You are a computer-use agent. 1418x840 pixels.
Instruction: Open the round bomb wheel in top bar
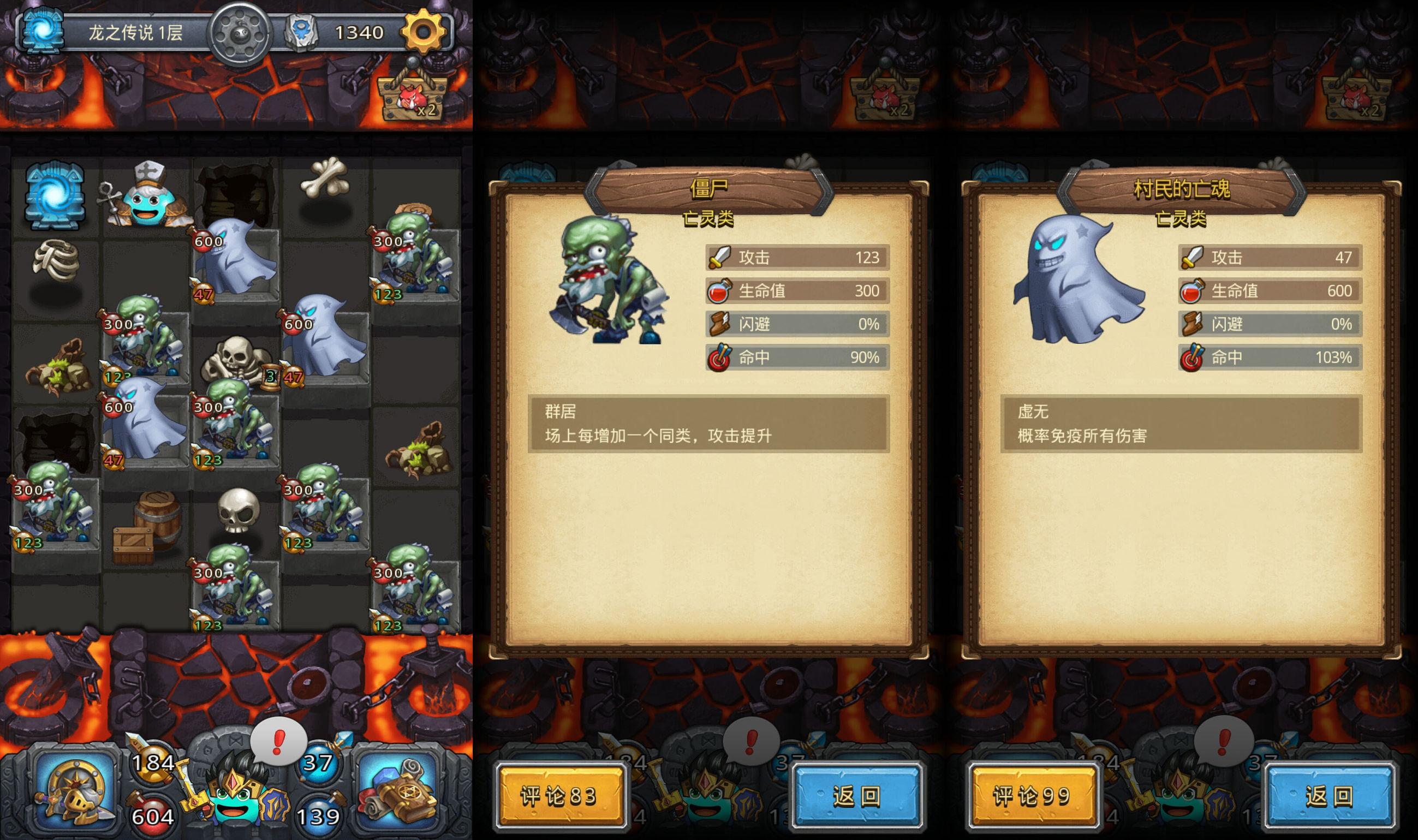(x=239, y=33)
